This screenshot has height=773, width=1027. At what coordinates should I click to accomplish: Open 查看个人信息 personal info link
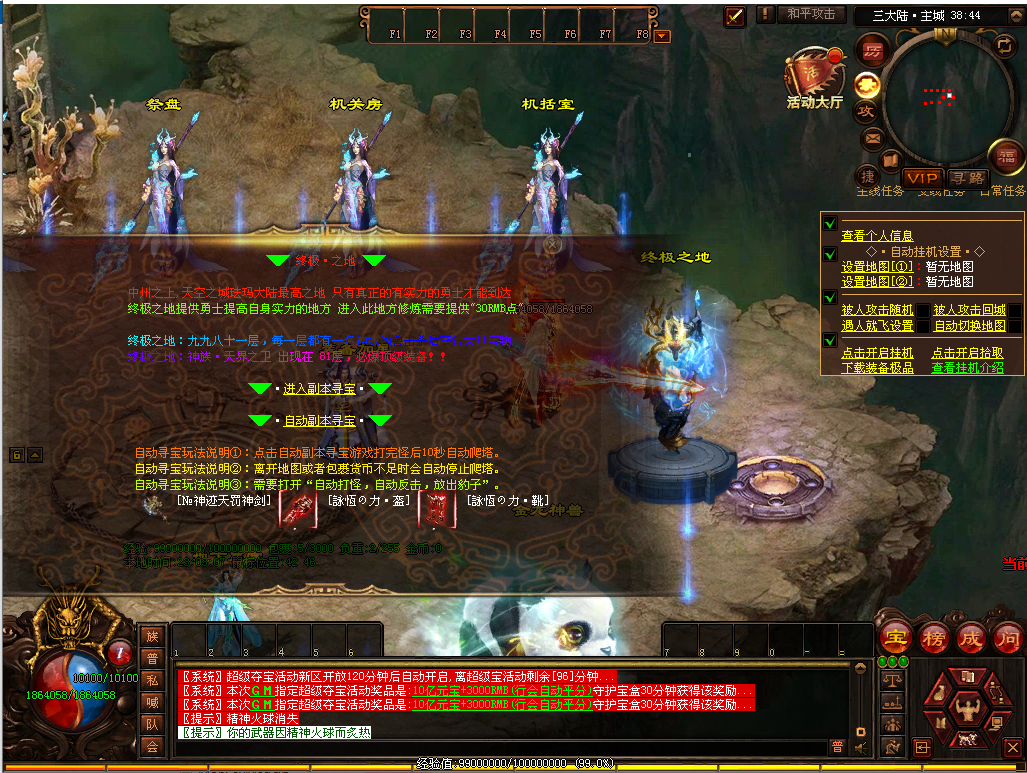pyautogui.click(x=877, y=236)
